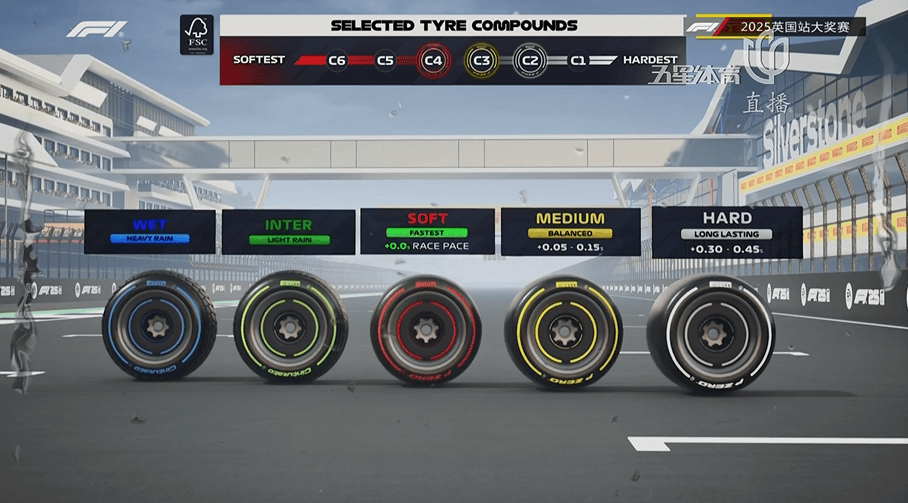Select the C5 compound marker
Viewport: 908px width, 503px height.
pos(385,60)
